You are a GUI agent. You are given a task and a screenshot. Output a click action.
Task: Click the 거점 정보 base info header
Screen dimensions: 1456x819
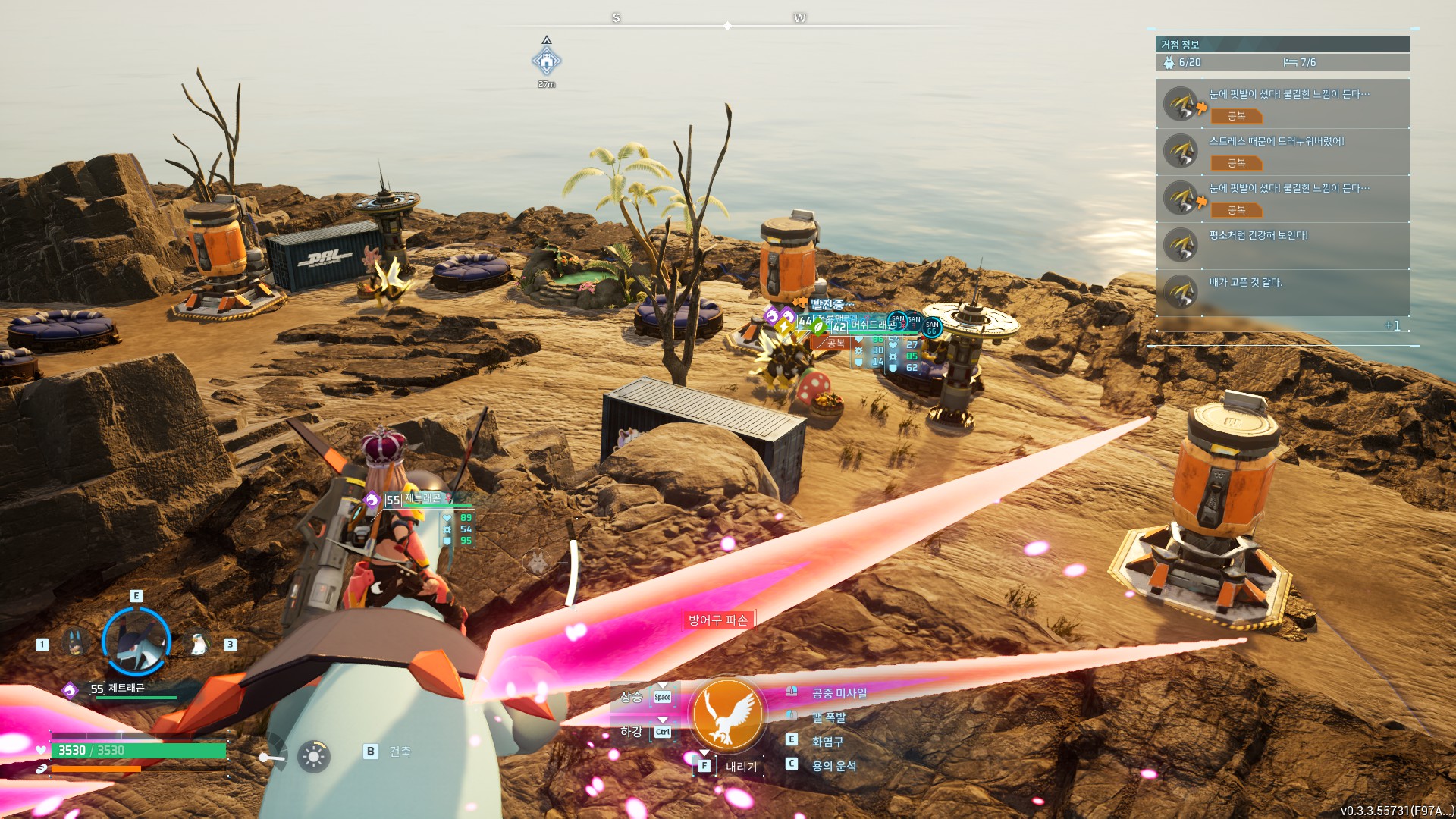(x=1282, y=44)
